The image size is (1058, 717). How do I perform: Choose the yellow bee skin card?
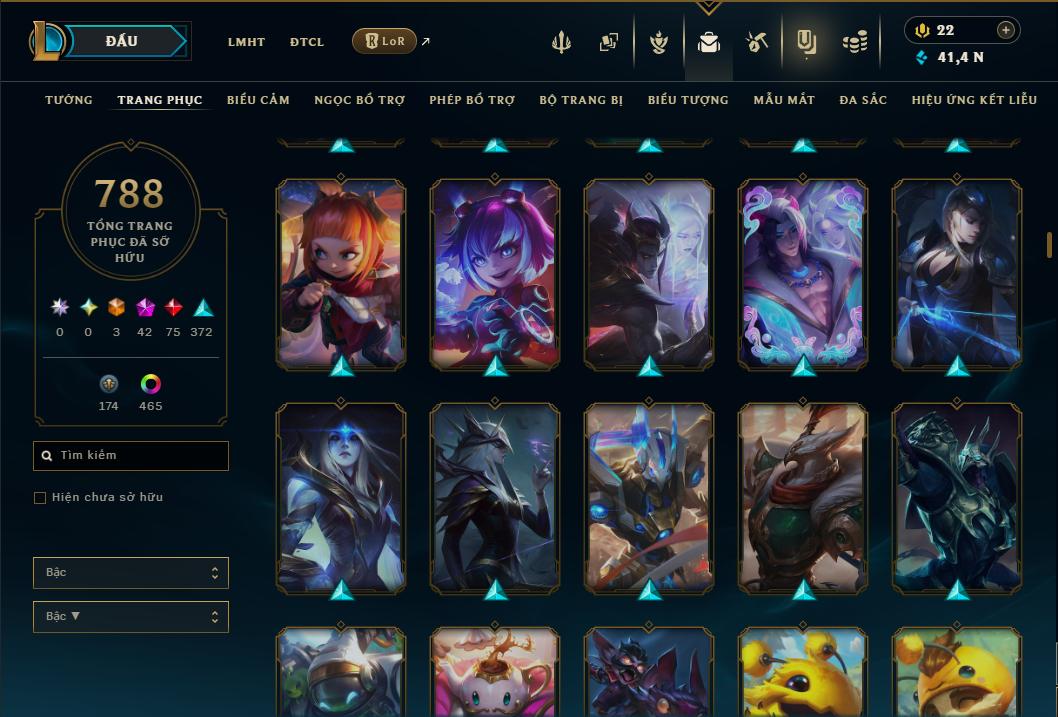point(803,671)
